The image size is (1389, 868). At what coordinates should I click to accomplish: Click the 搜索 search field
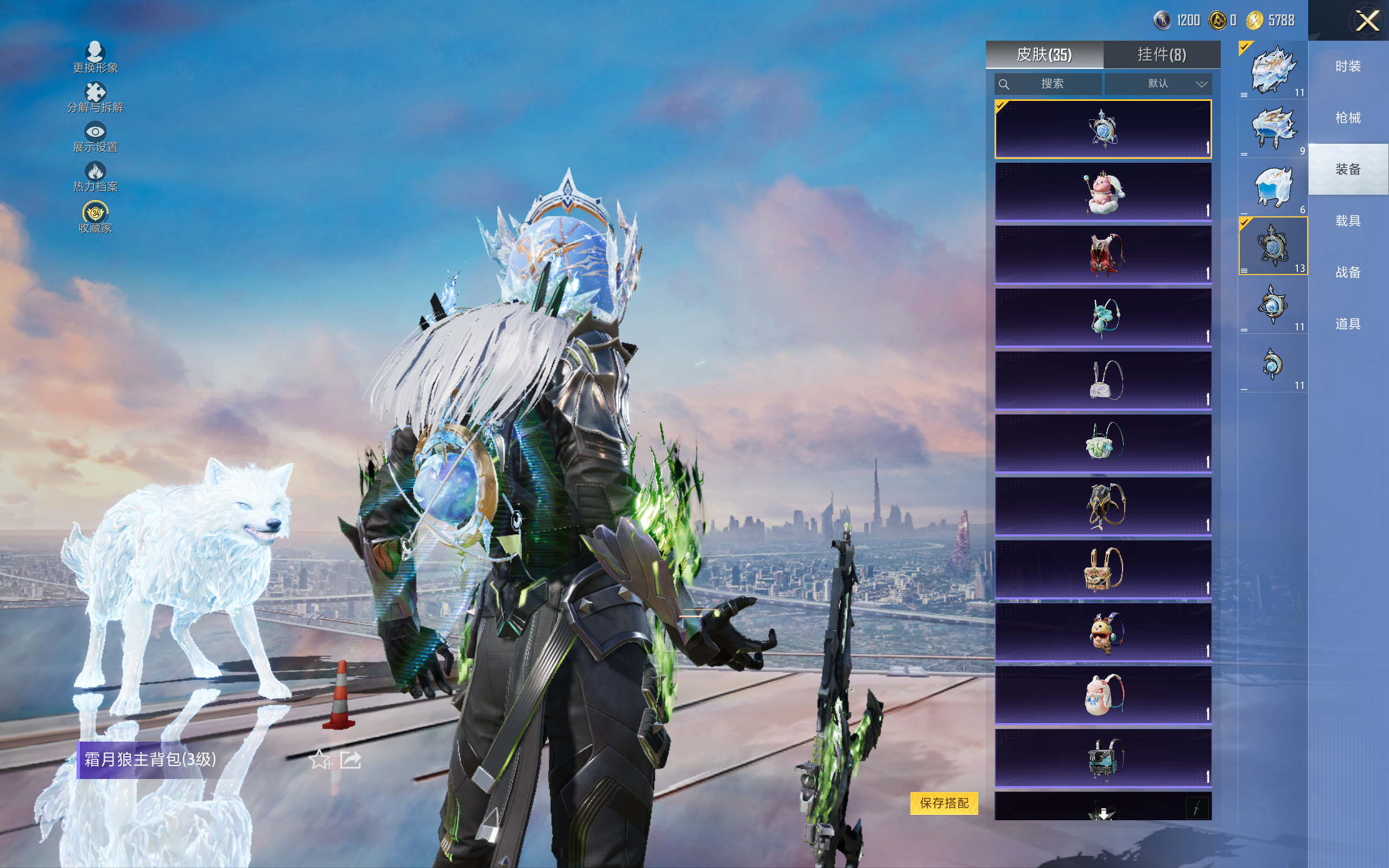coord(1048,84)
